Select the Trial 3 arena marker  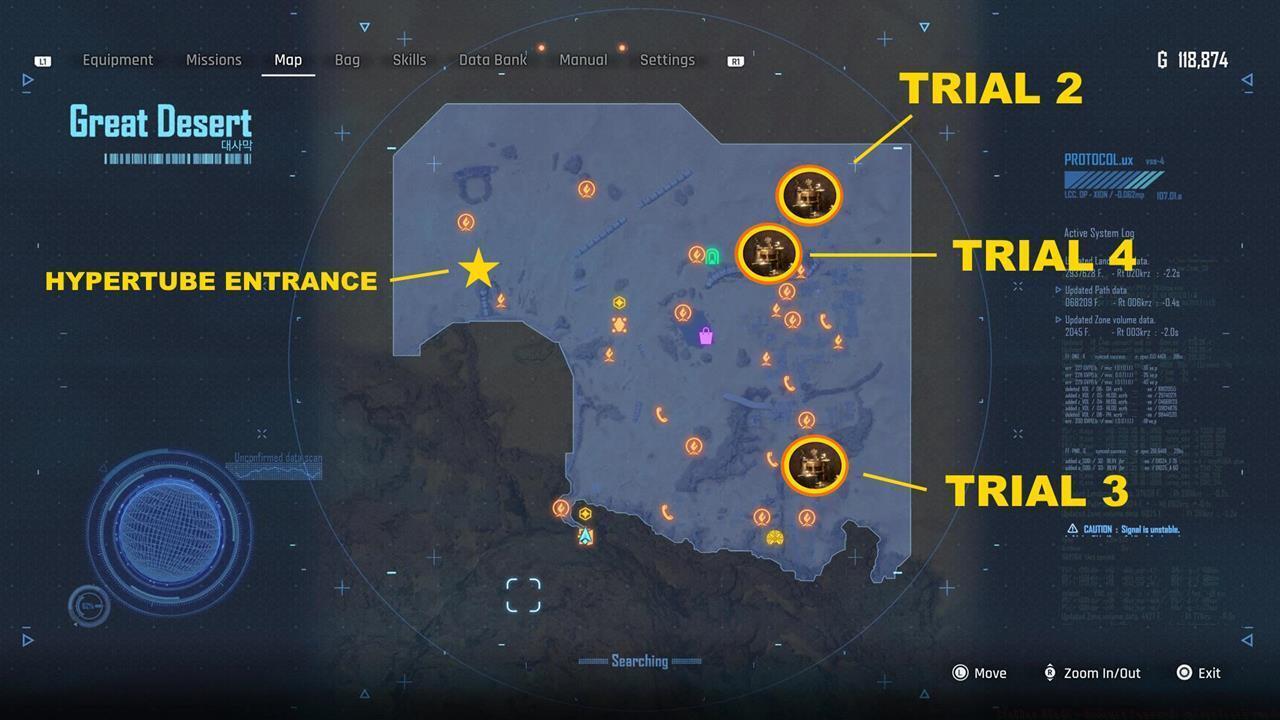(815, 464)
